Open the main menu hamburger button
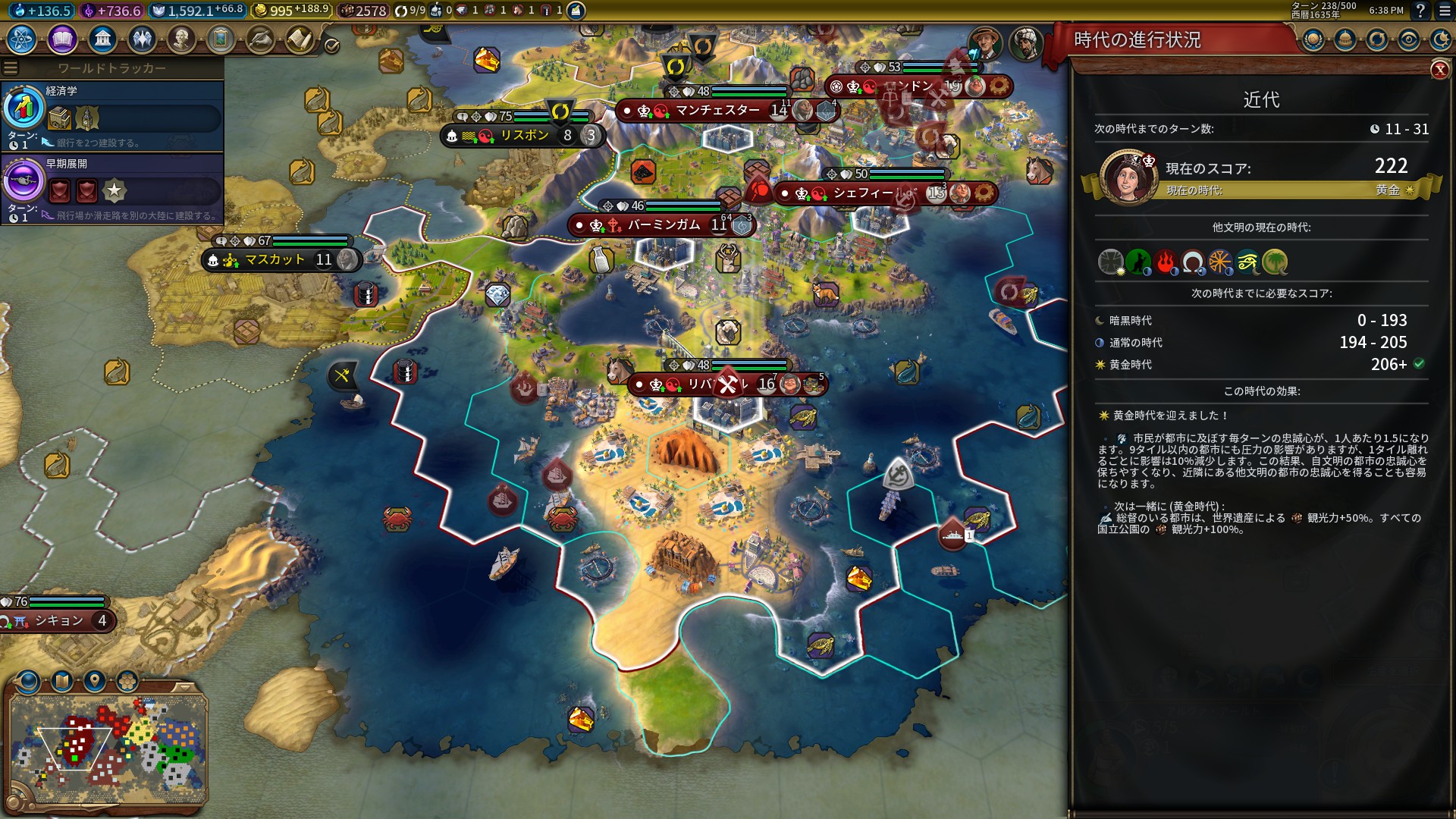This screenshot has width=1456, height=819. click(x=1442, y=11)
